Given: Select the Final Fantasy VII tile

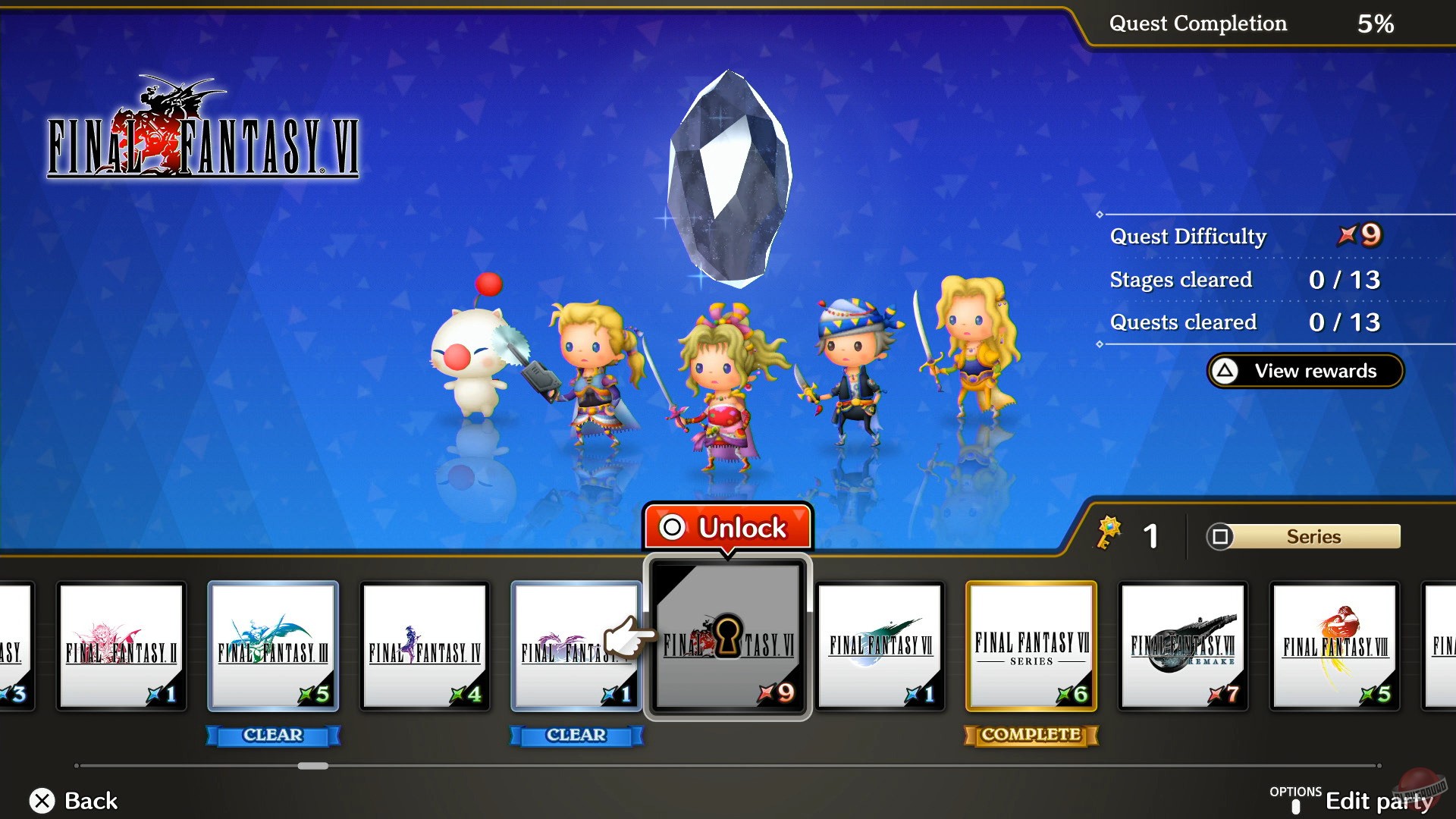Looking at the screenshot, I should point(880,645).
